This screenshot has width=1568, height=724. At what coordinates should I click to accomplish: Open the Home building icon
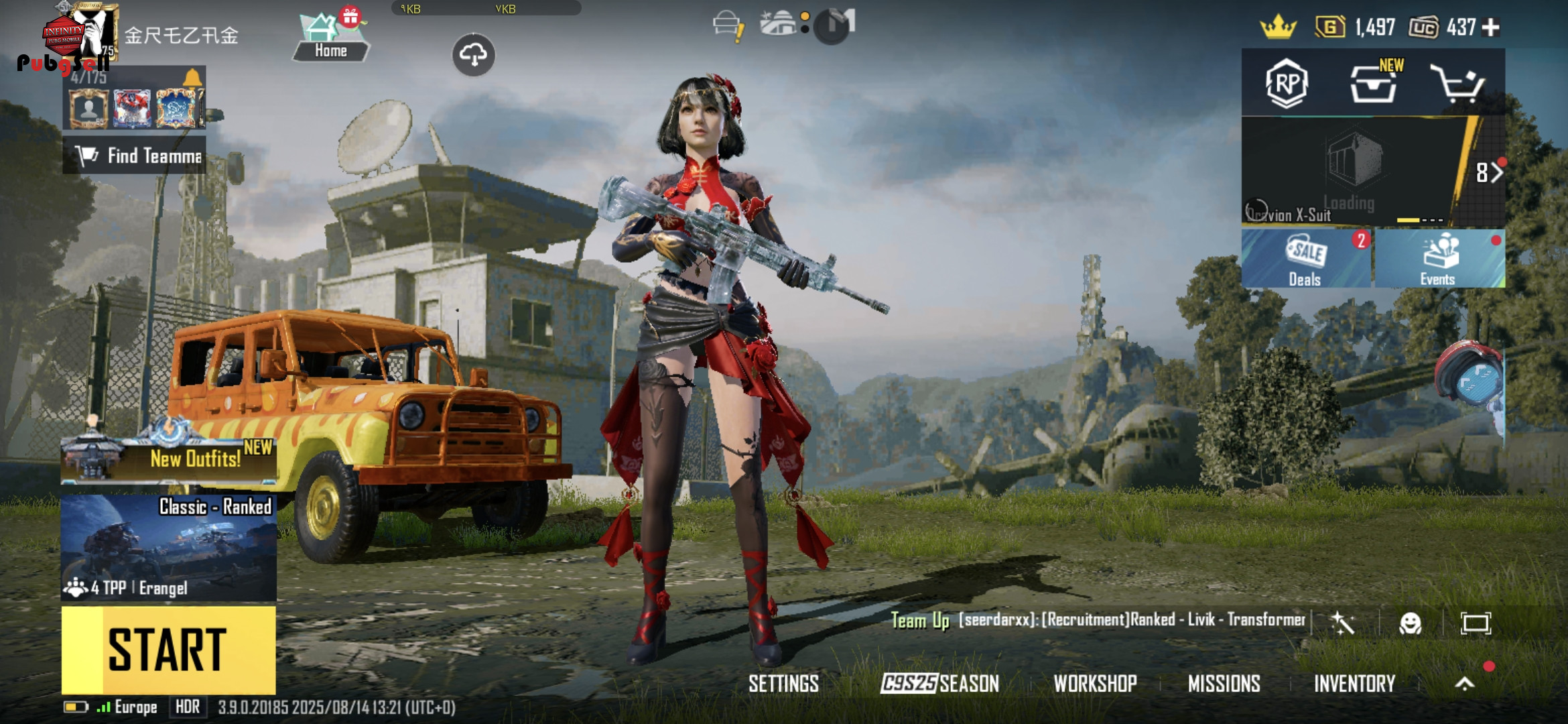330,39
